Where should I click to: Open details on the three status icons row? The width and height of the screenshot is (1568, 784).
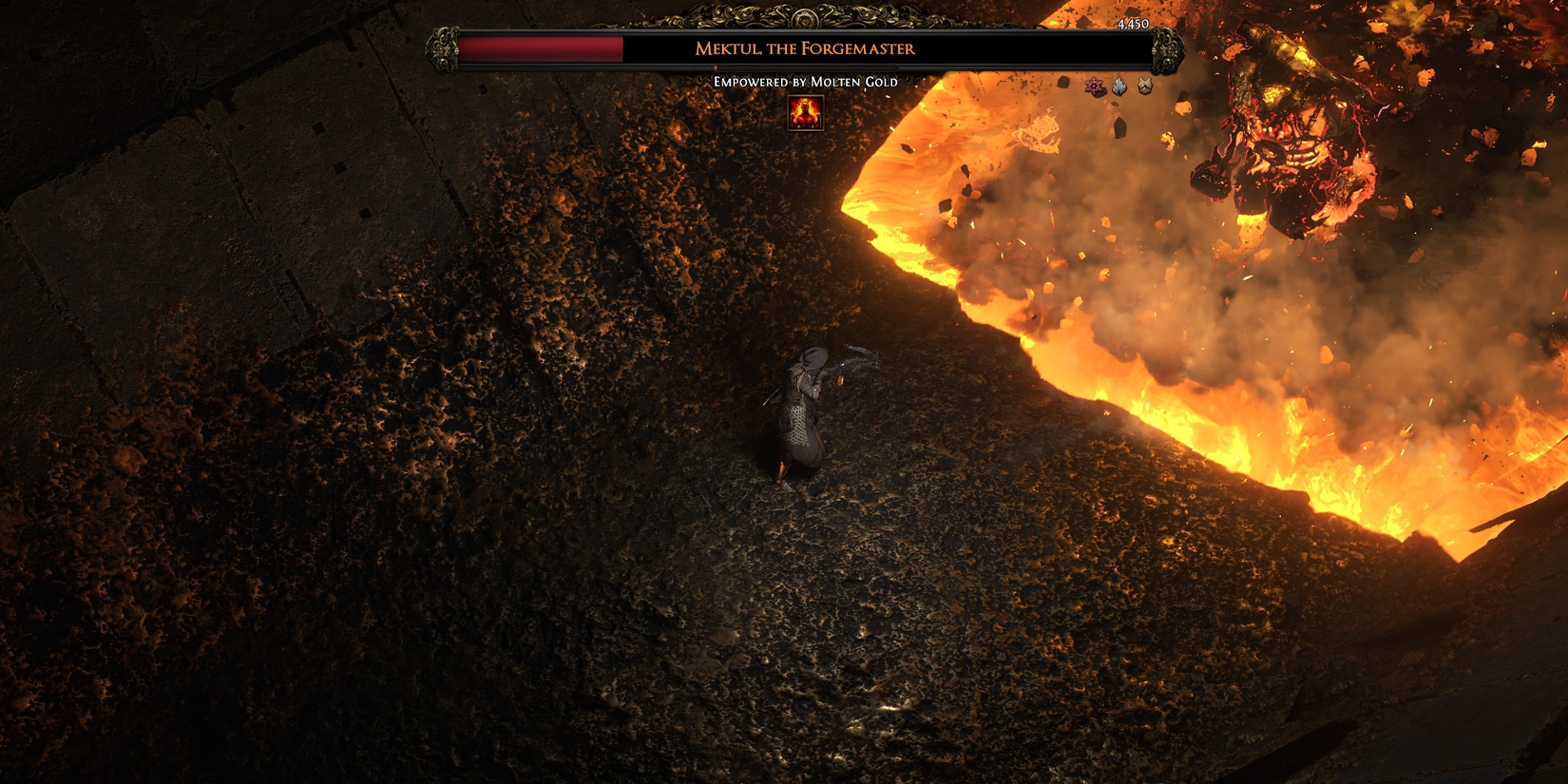point(1119,86)
